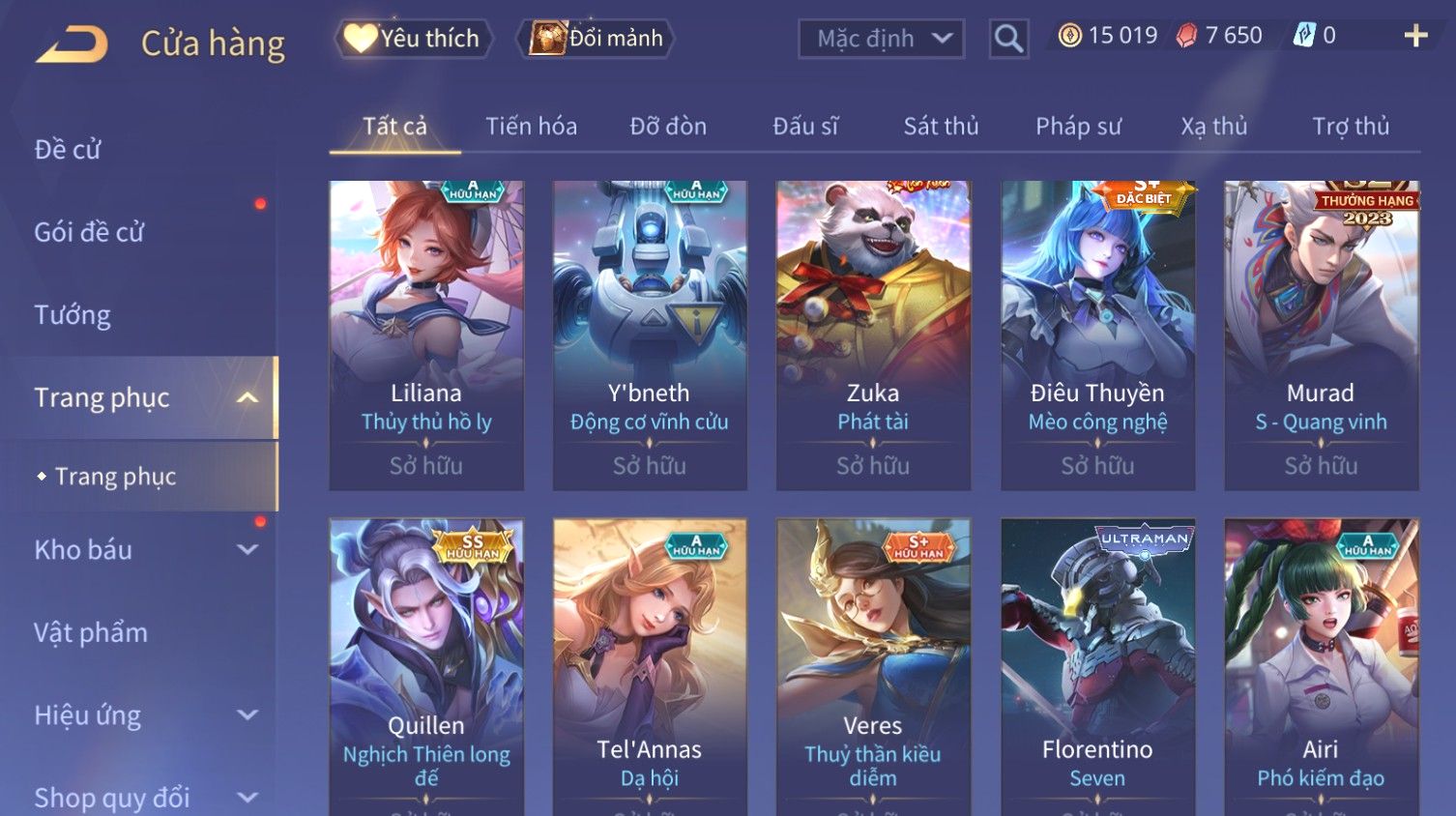Switch to the Trợ thủ tab

(x=1350, y=127)
